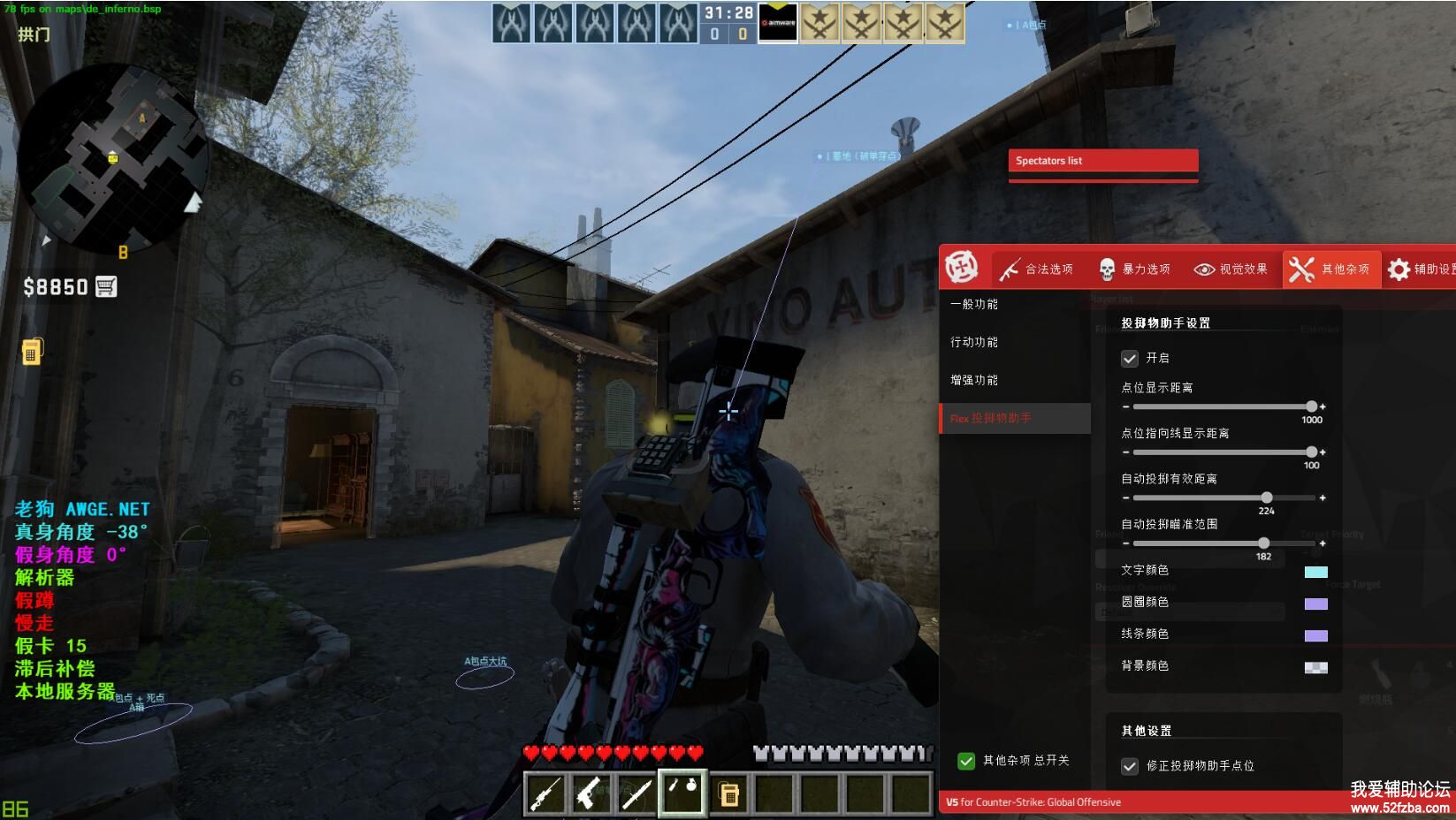Switch to the 合法选项 tab

(1037, 270)
